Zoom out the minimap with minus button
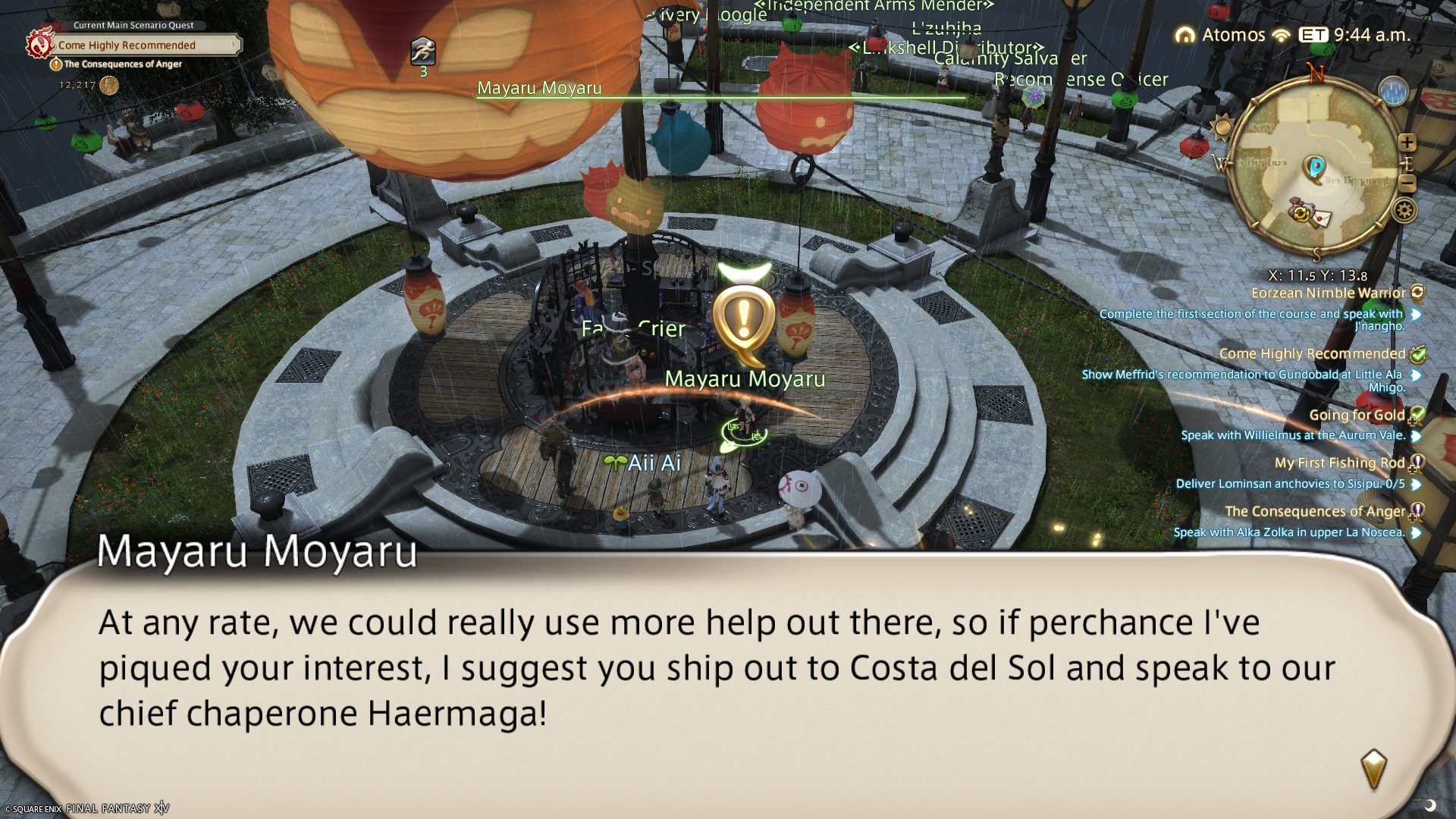This screenshot has width=1456, height=819. [x=1407, y=184]
